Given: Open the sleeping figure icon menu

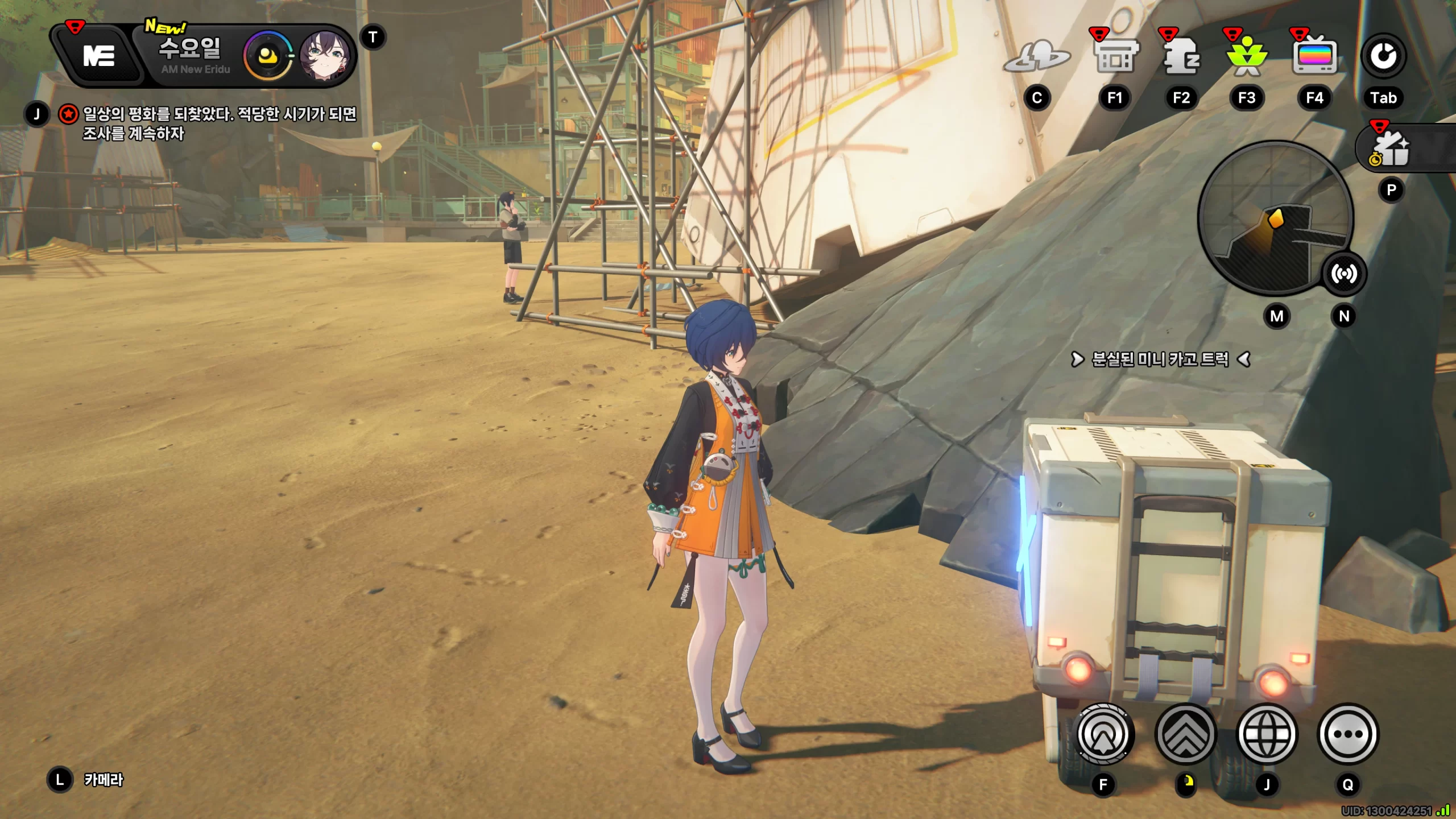Looking at the screenshot, I should click(x=1182, y=57).
